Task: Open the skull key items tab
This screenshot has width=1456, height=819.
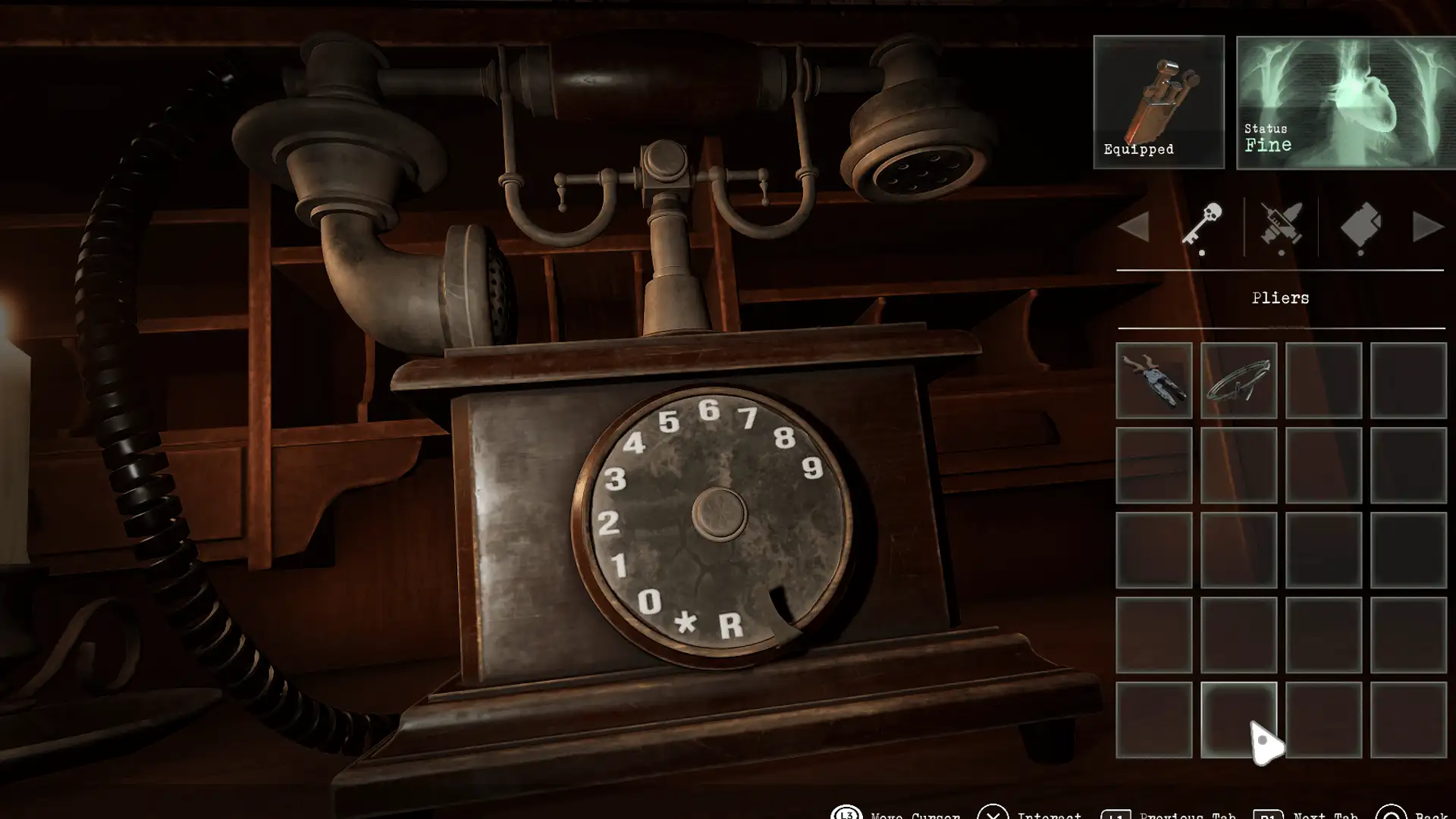Action: coord(1203,225)
